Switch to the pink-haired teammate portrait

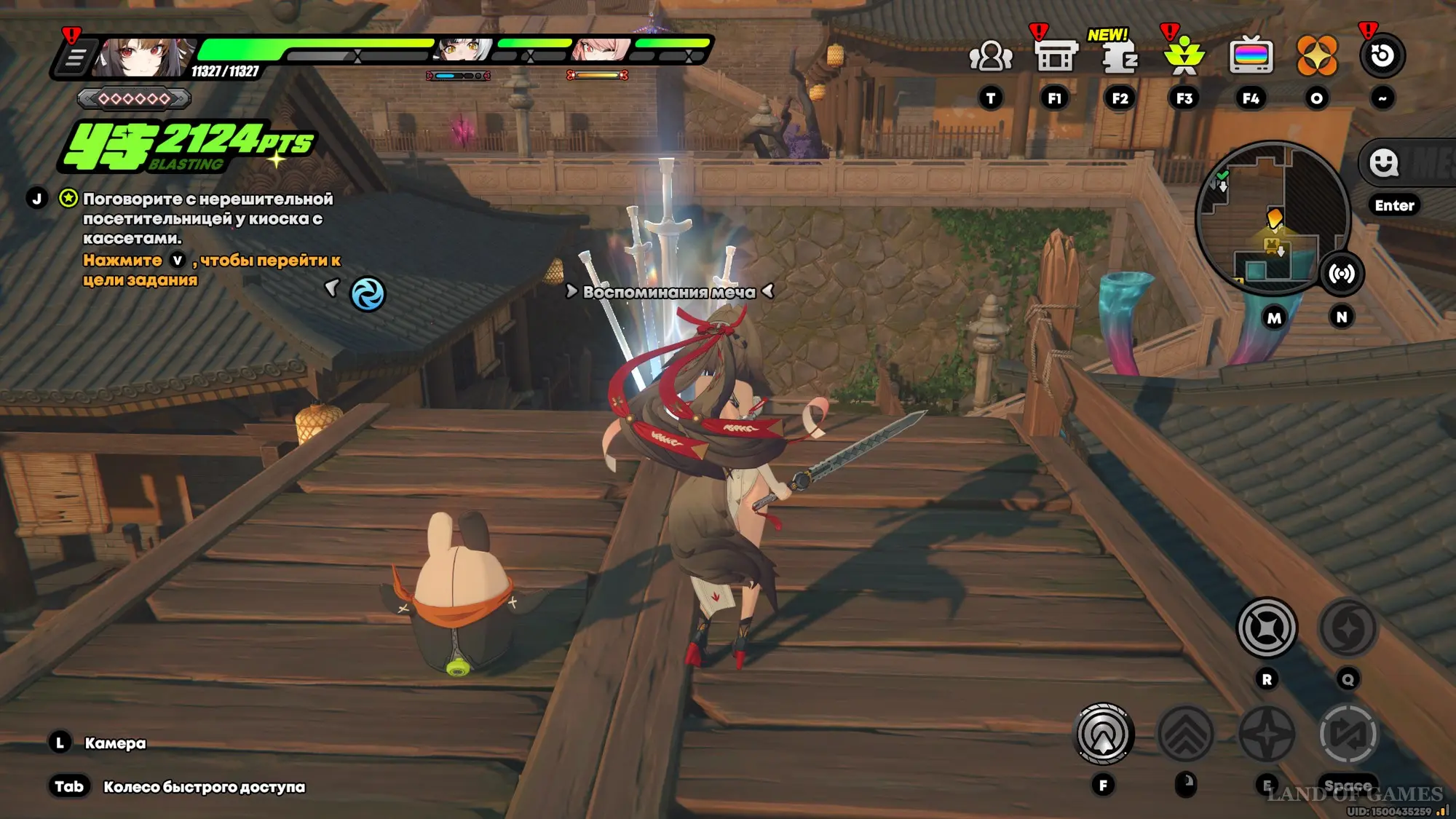pos(601,51)
